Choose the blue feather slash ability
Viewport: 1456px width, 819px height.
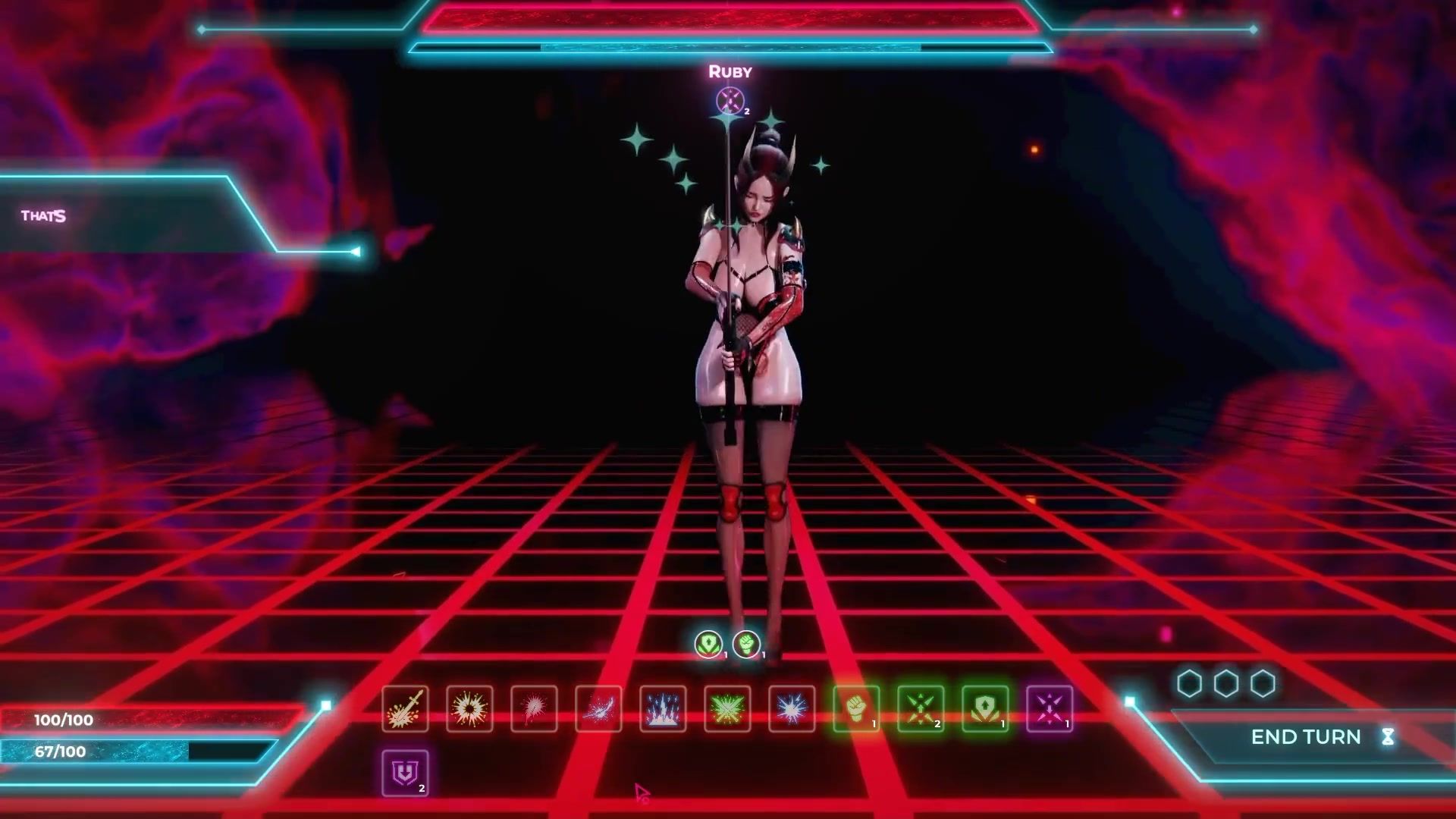click(x=598, y=709)
